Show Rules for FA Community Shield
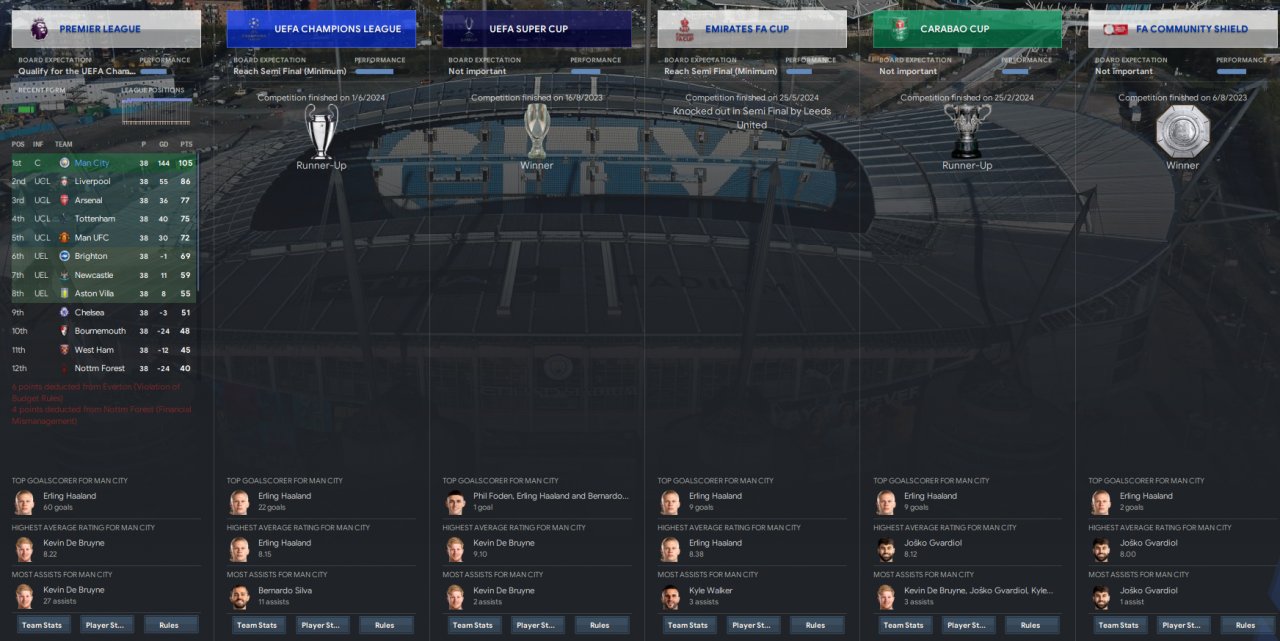 (x=1245, y=625)
